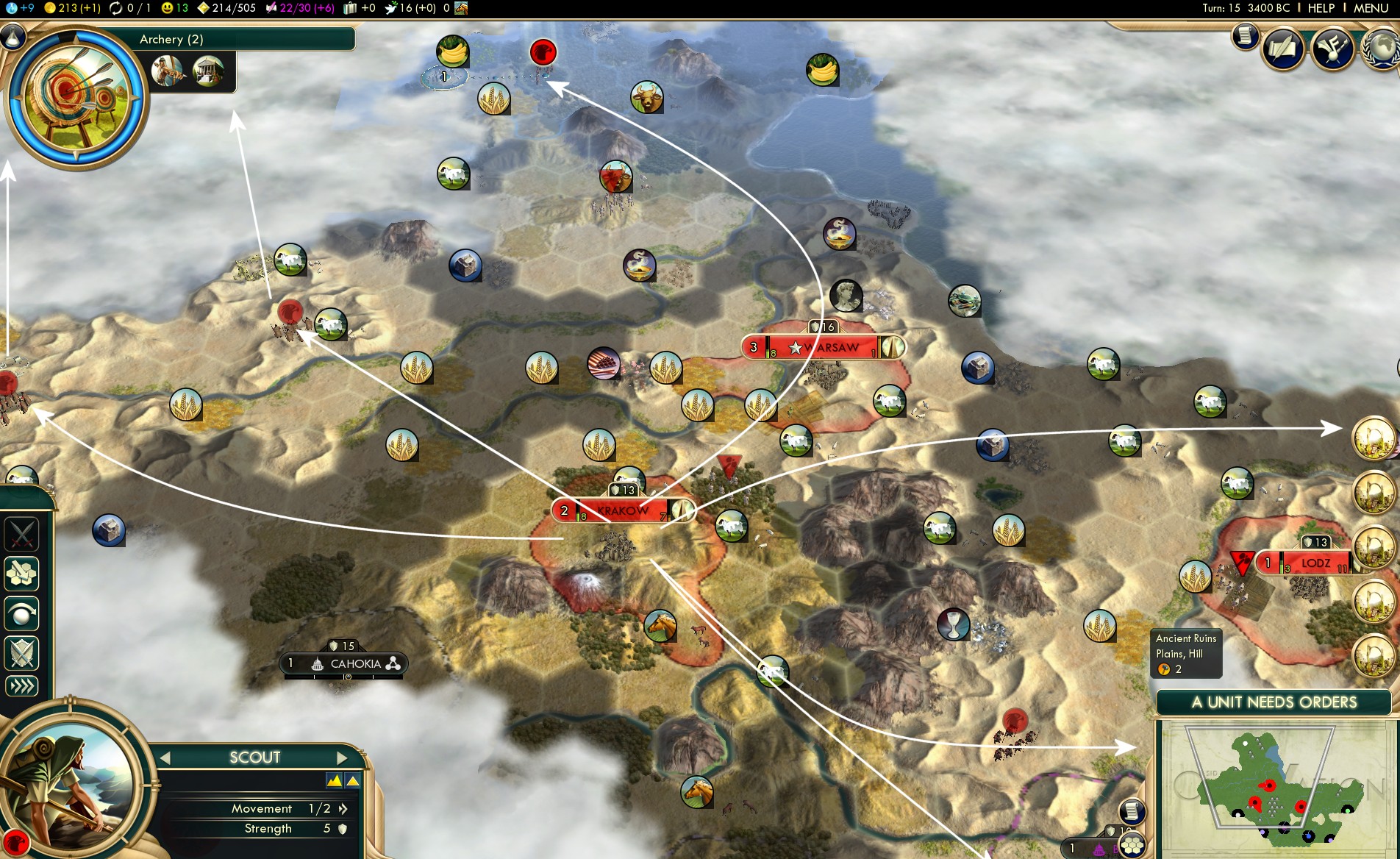Open the hex-grid map options button
Screen dimensions: 1400x859
(x=1132, y=846)
